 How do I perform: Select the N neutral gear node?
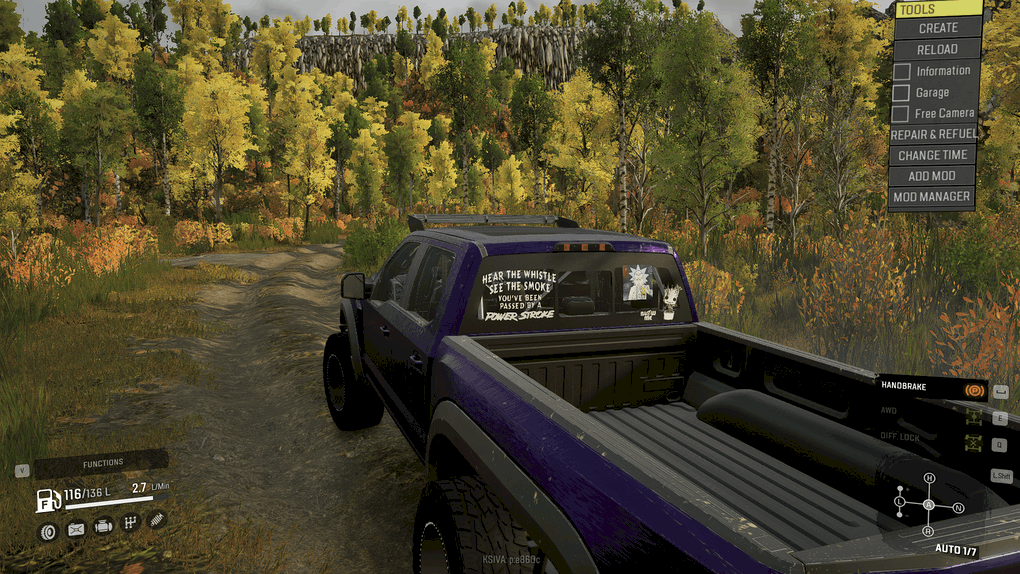click(958, 508)
